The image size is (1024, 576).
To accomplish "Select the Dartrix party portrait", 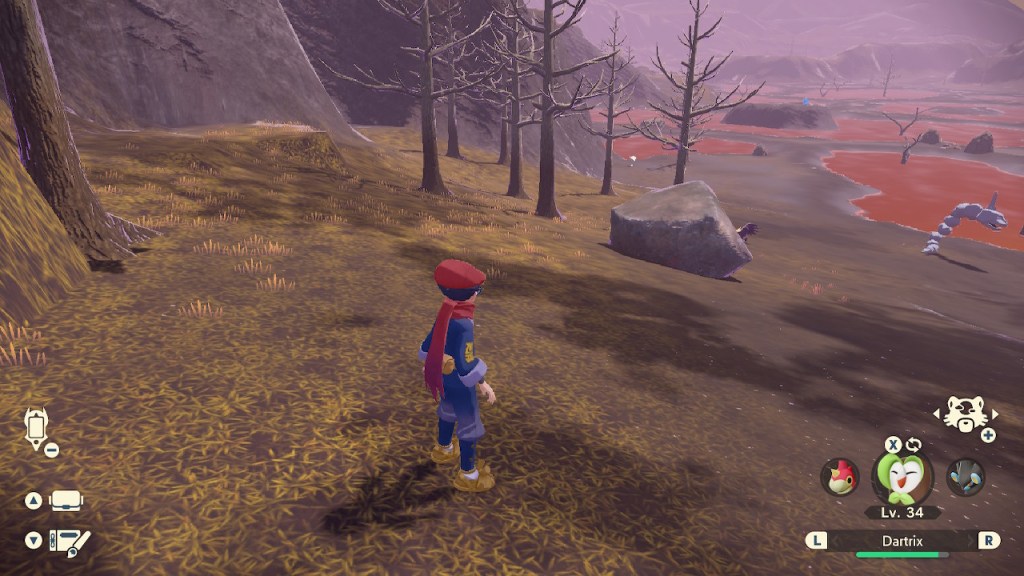I will (903, 478).
